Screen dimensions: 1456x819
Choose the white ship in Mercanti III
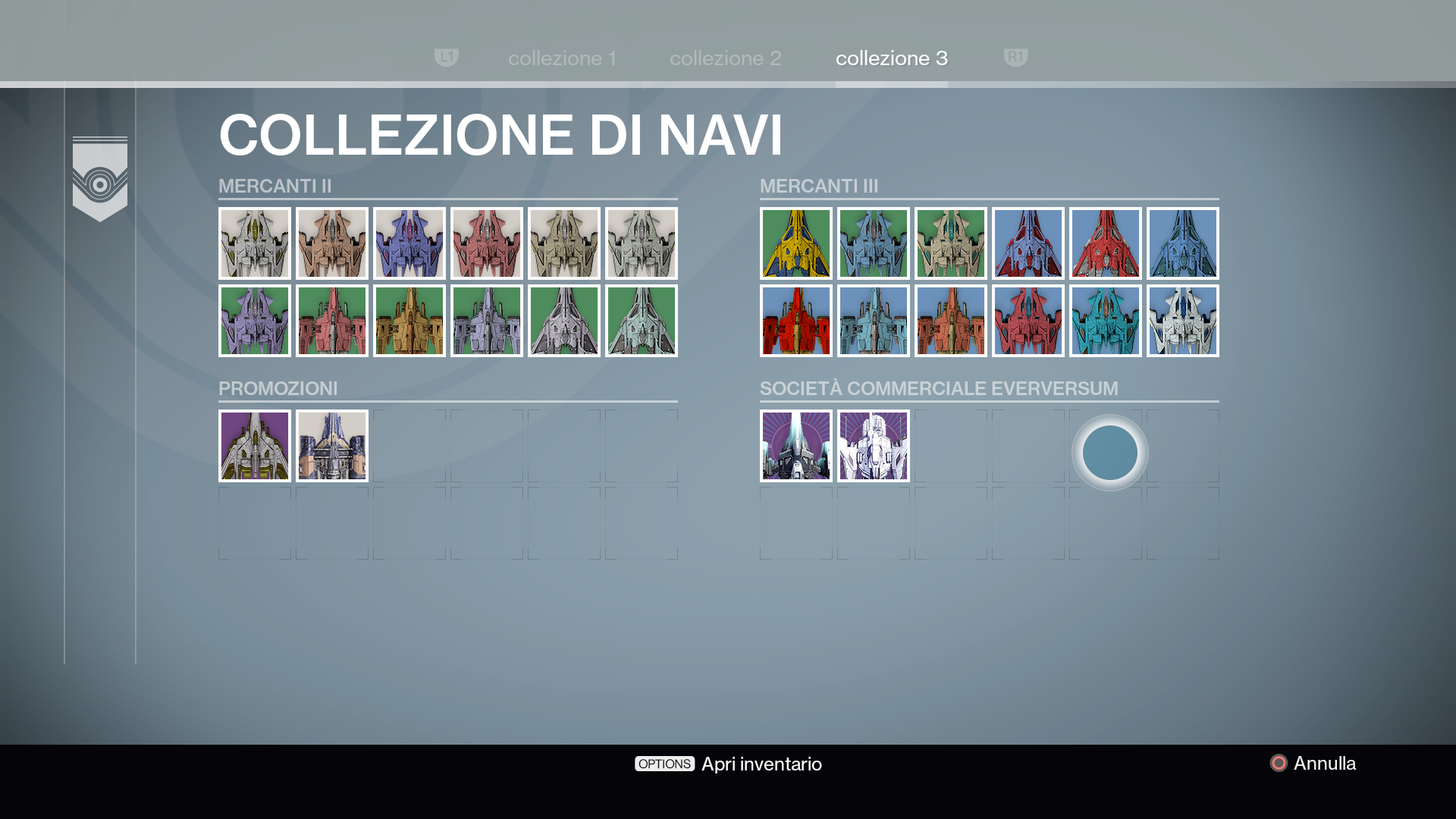click(1182, 321)
